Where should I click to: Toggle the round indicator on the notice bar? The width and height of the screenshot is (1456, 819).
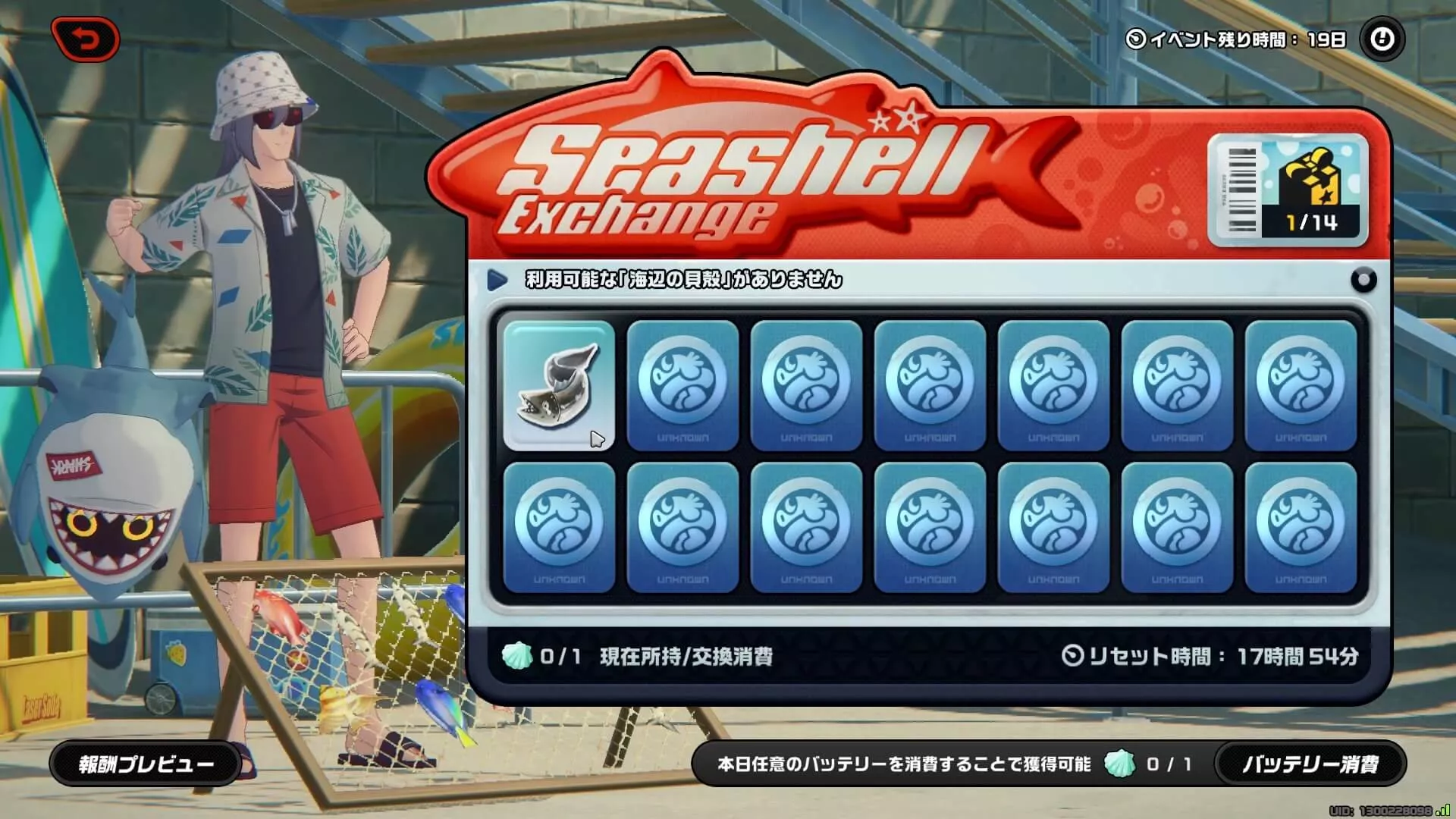1365,279
